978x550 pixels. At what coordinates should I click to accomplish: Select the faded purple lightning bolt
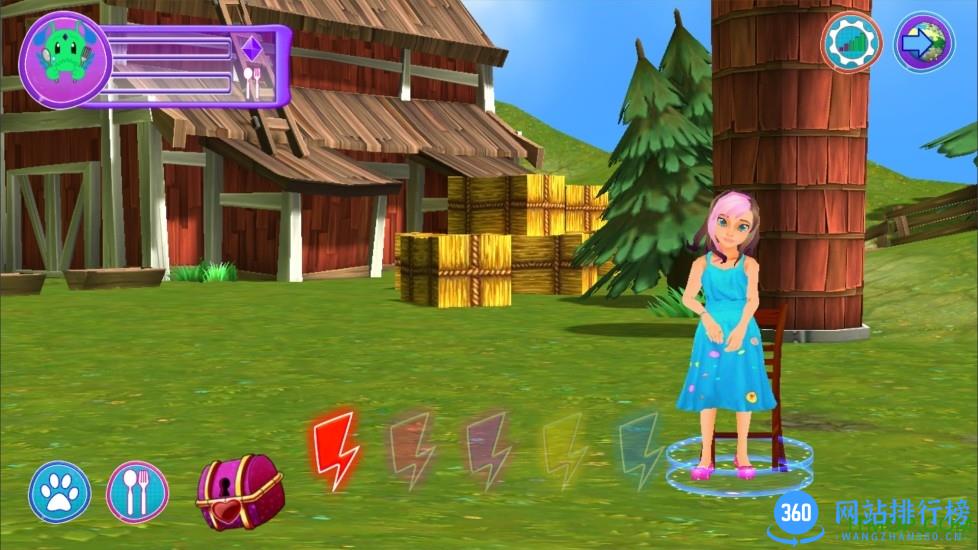(x=489, y=450)
